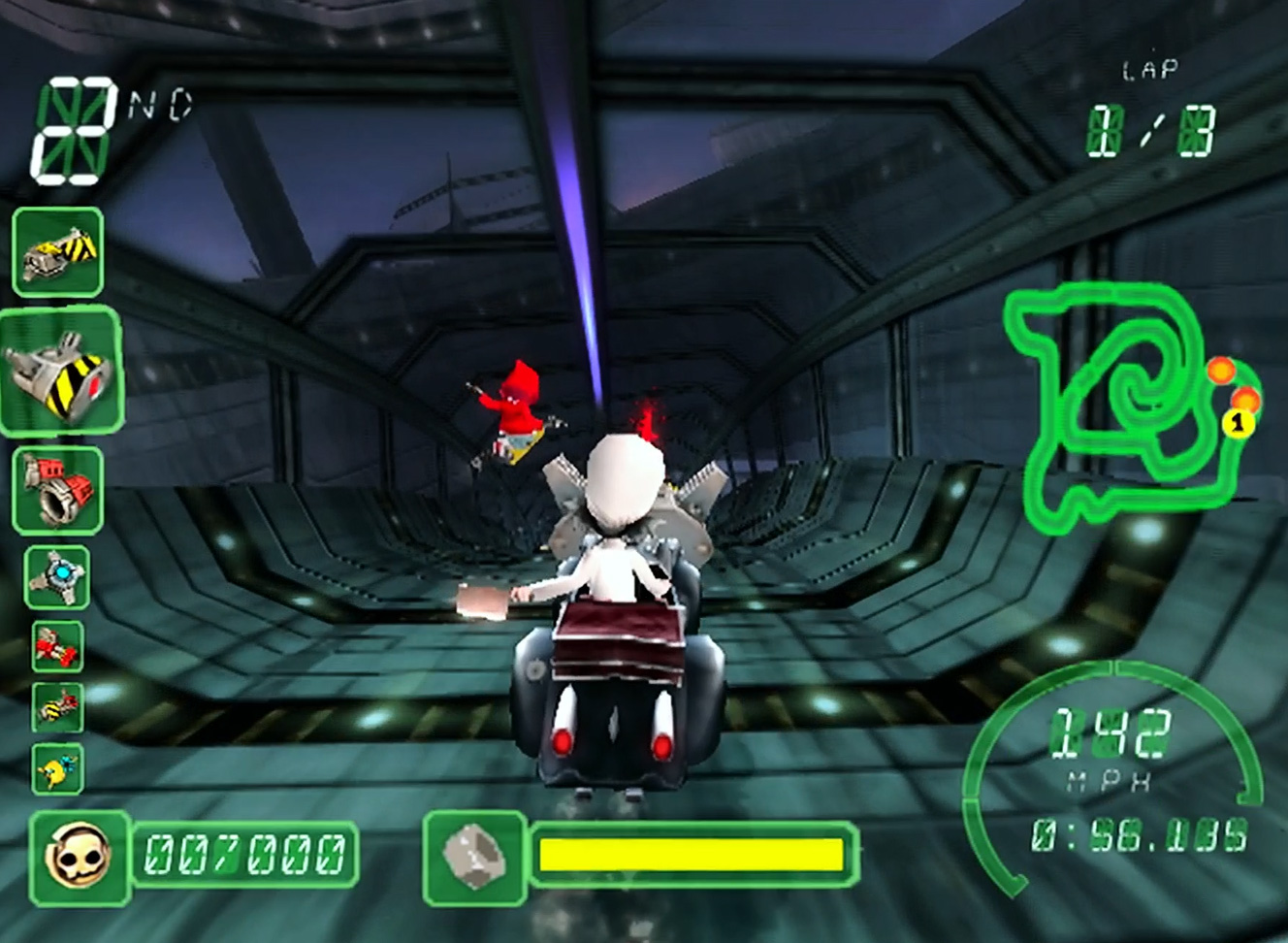Image resolution: width=1288 pixels, height=943 pixels.
Task: Choose the small all-red weapon icon
Action: (57, 645)
